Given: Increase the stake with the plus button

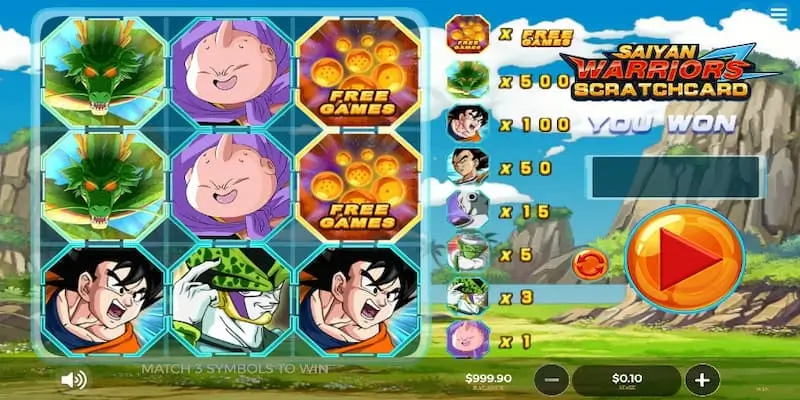Looking at the screenshot, I should (703, 380).
